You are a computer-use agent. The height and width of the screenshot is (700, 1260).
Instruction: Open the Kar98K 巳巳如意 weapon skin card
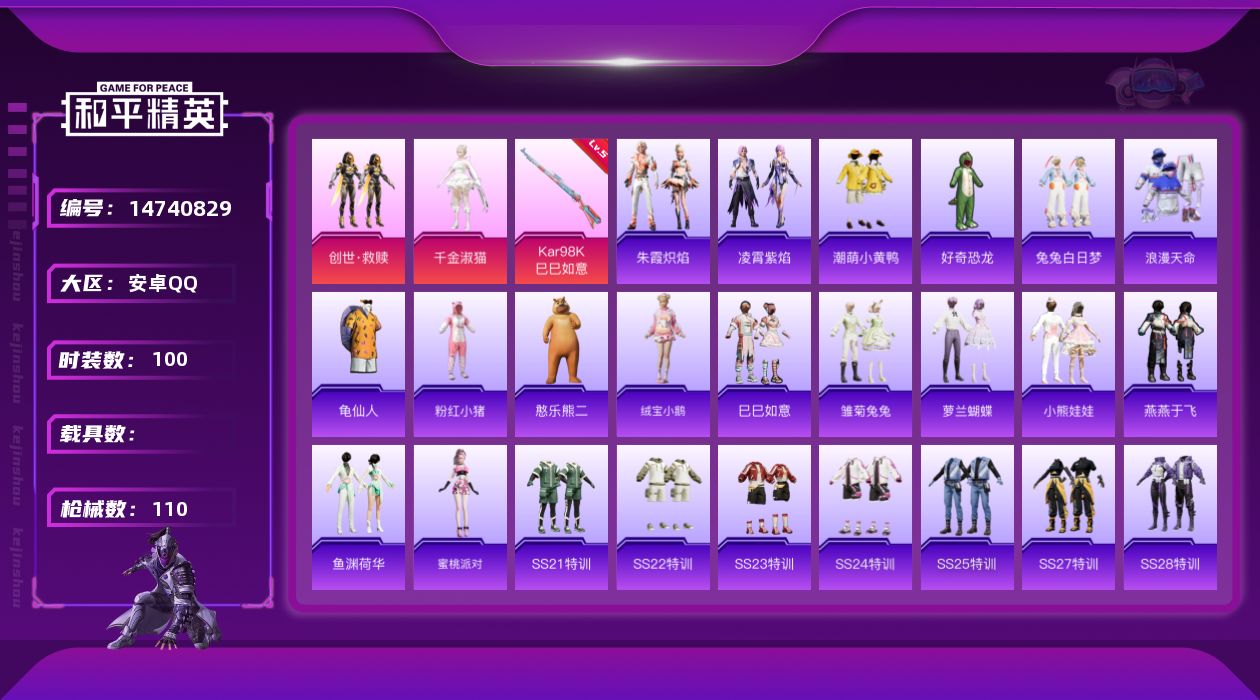click(561, 211)
